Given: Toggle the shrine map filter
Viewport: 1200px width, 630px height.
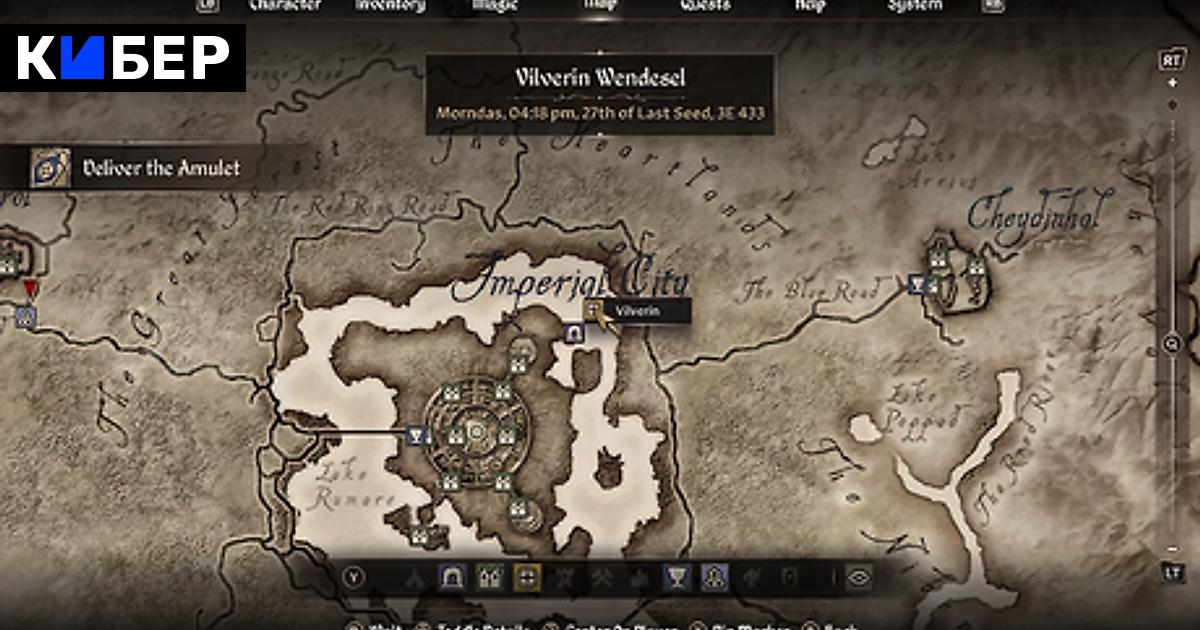Looking at the screenshot, I should (715, 576).
